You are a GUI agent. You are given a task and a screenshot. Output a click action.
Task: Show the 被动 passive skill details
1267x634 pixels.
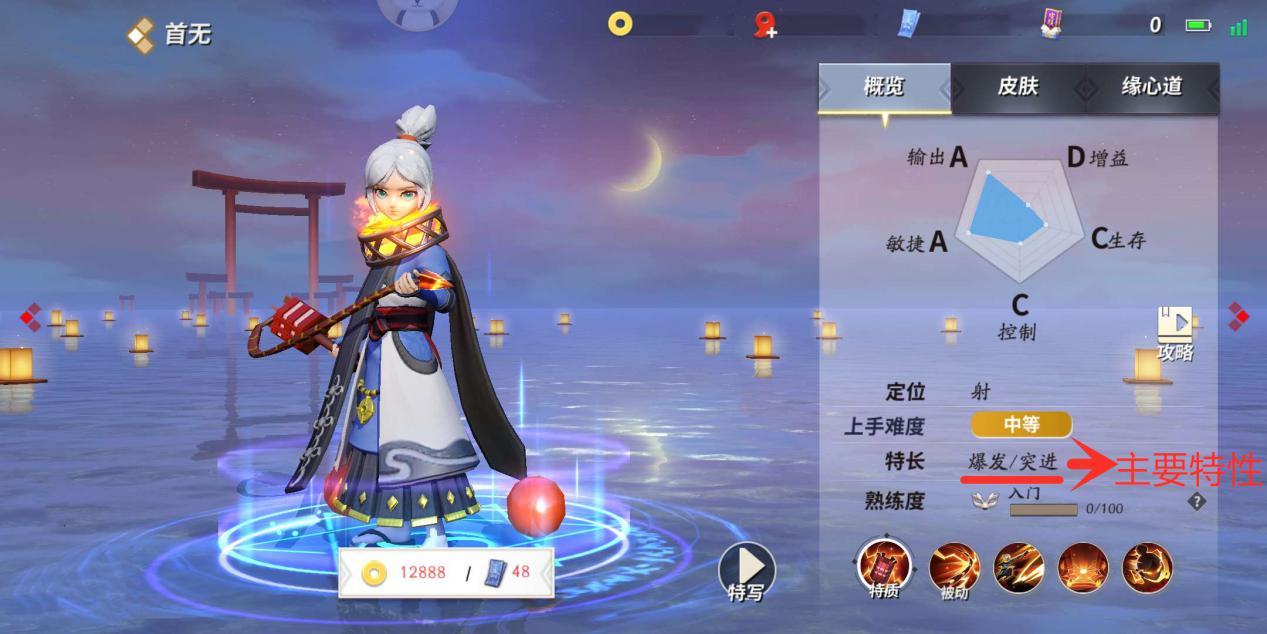953,567
